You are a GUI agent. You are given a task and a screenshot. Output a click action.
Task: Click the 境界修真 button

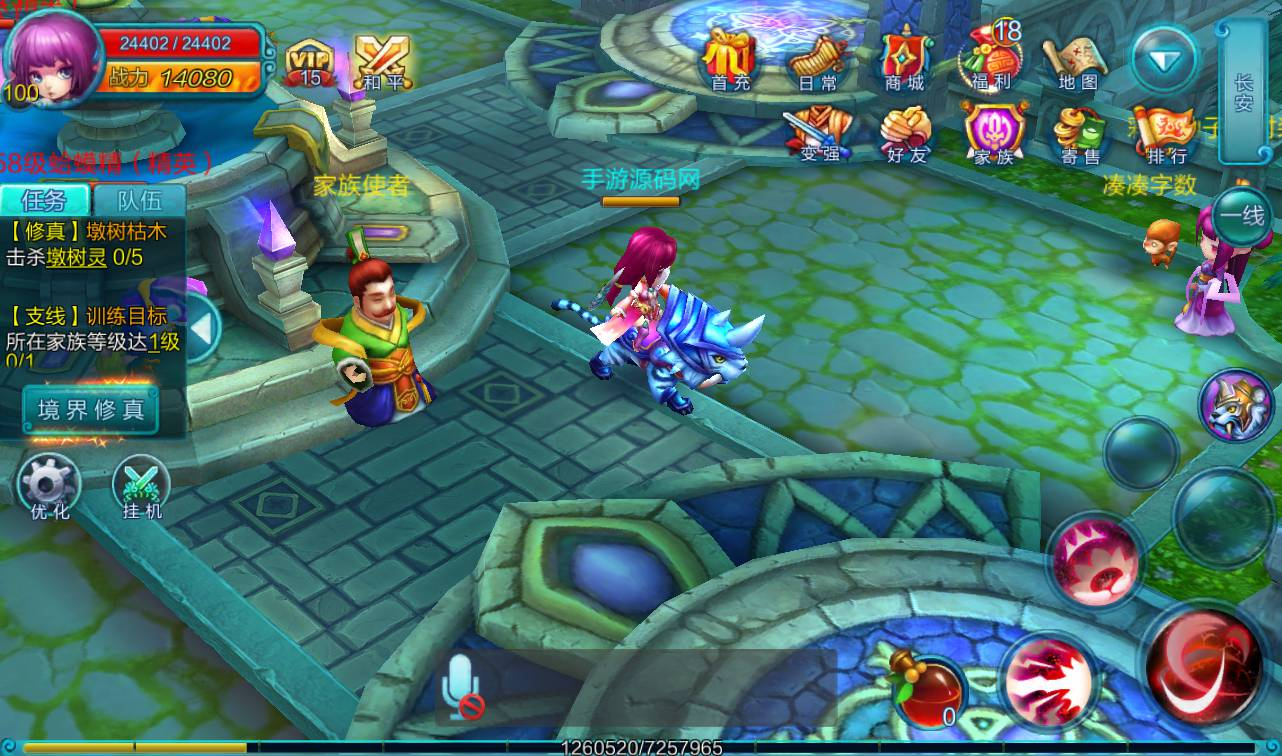pos(91,409)
